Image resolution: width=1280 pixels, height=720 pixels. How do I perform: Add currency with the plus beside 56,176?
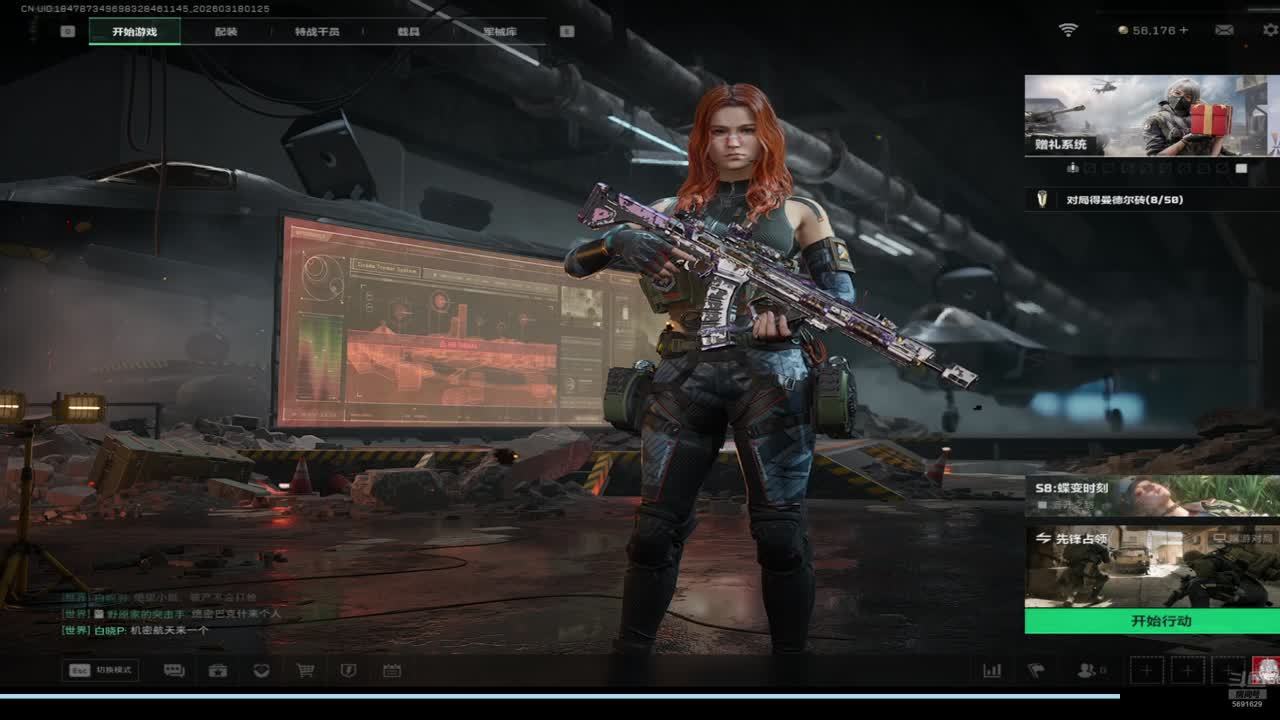click(1184, 31)
